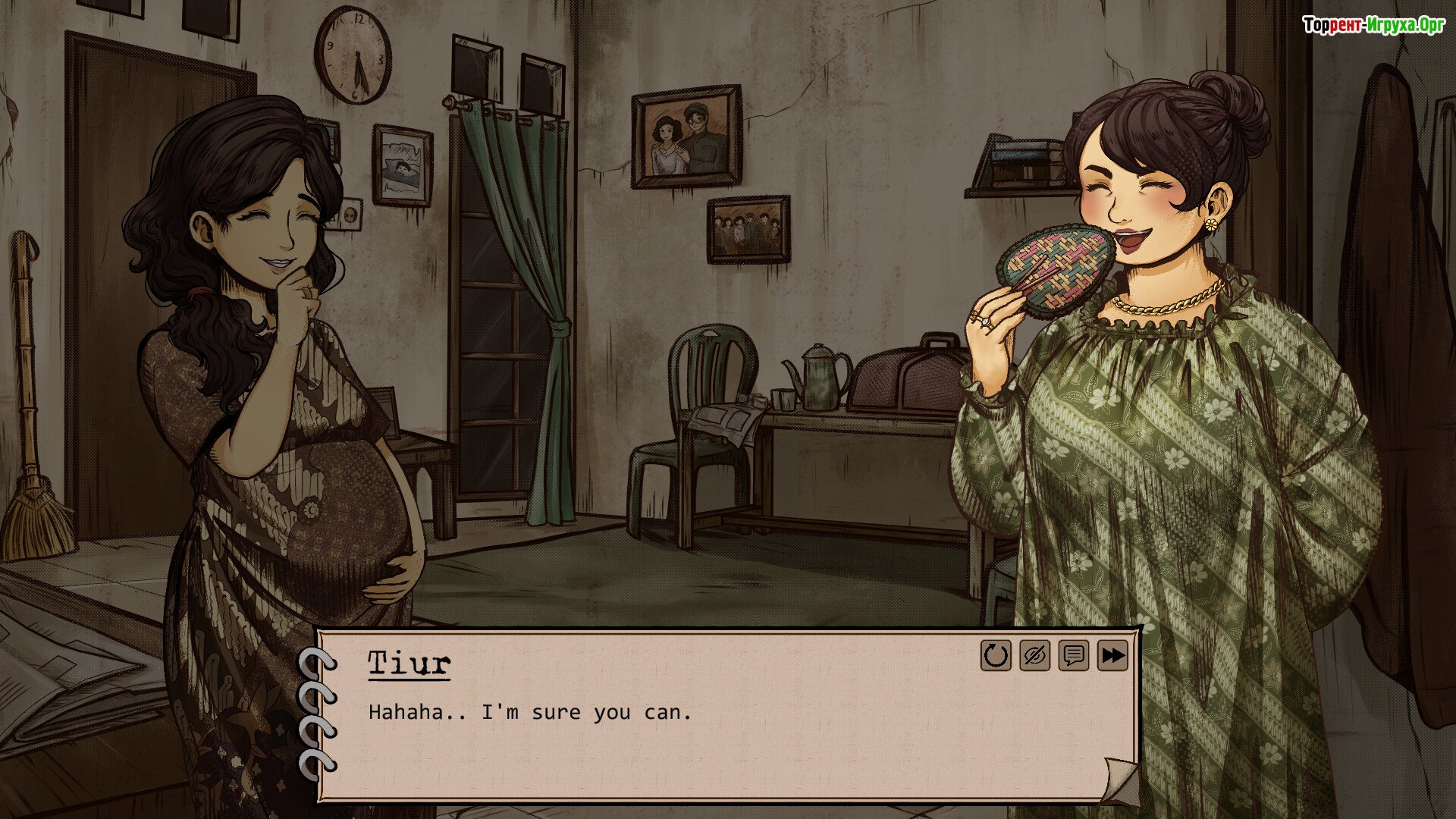Open the dialogue log speech-bubble icon
Viewport: 1456px width, 819px height.
(1073, 656)
